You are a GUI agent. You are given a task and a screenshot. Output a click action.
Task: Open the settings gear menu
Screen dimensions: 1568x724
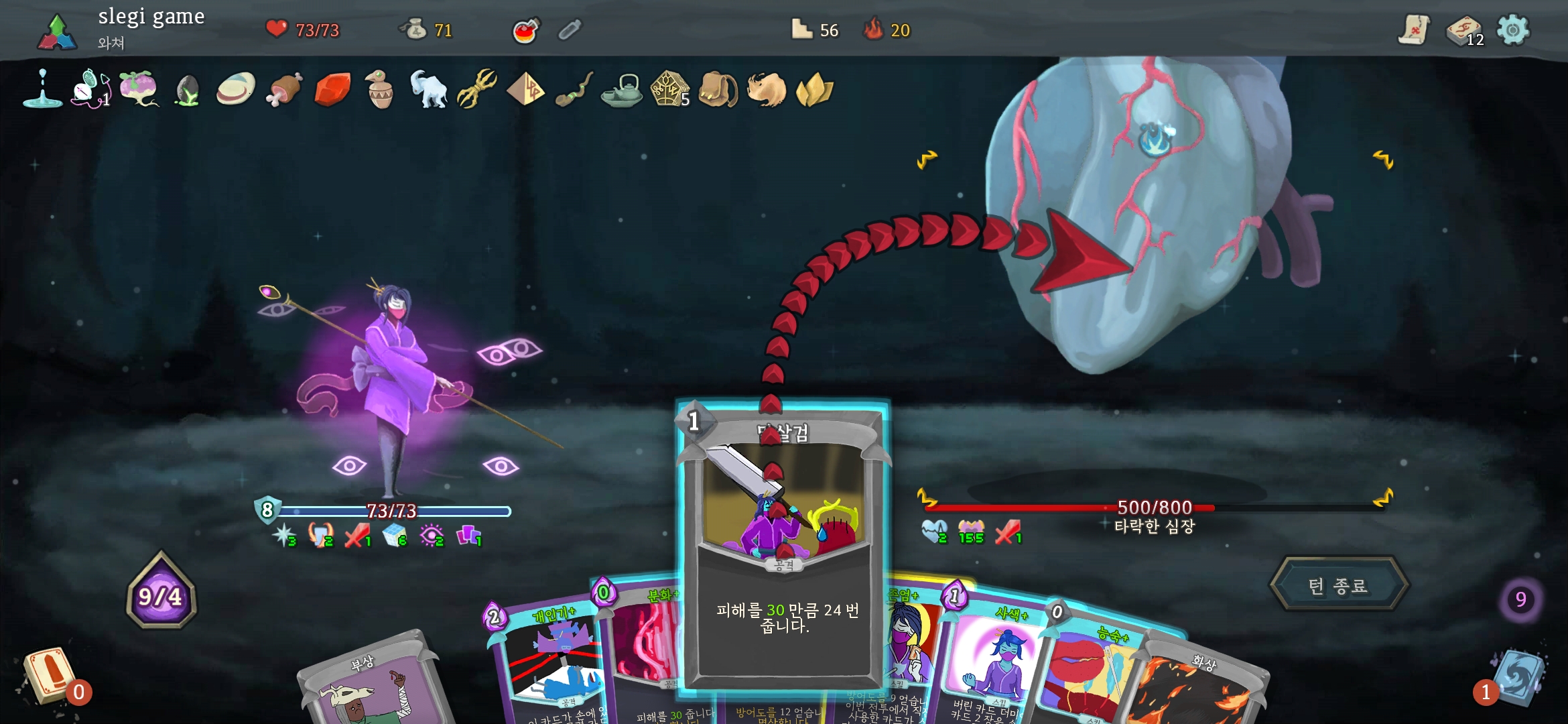[x=1512, y=30]
